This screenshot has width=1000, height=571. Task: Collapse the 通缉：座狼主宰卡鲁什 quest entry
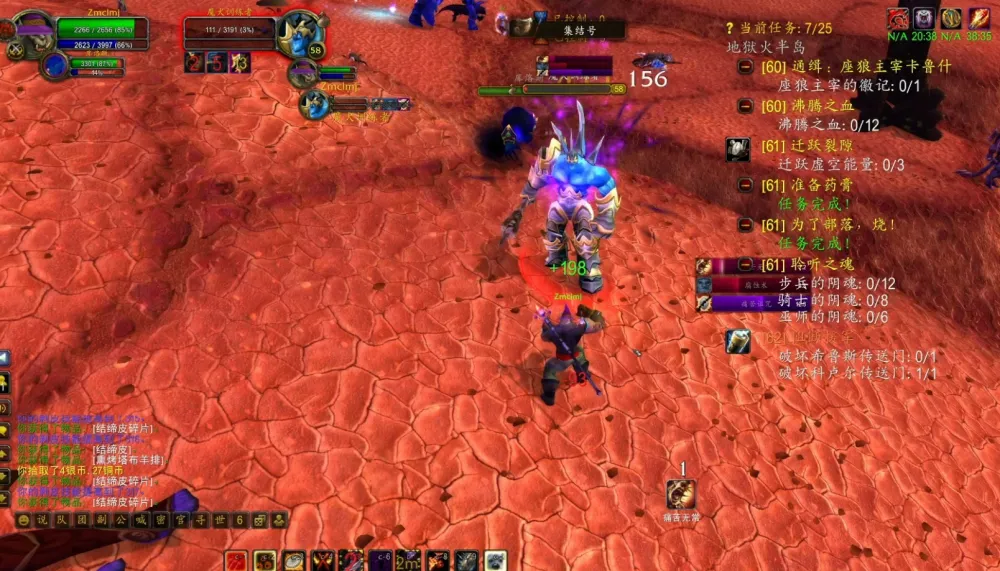coord(746,66)
